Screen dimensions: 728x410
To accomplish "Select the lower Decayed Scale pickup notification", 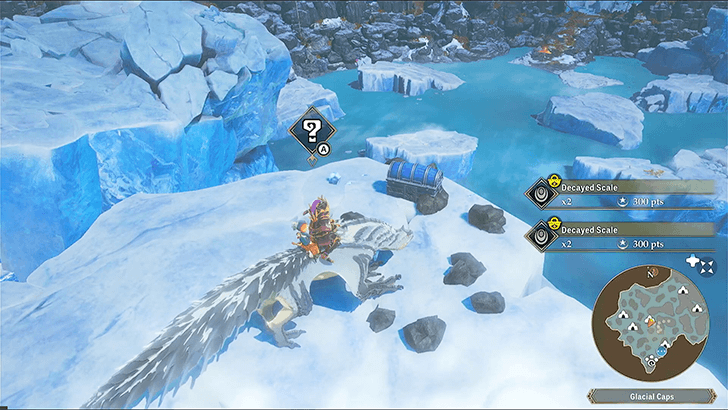I will 622,236.
